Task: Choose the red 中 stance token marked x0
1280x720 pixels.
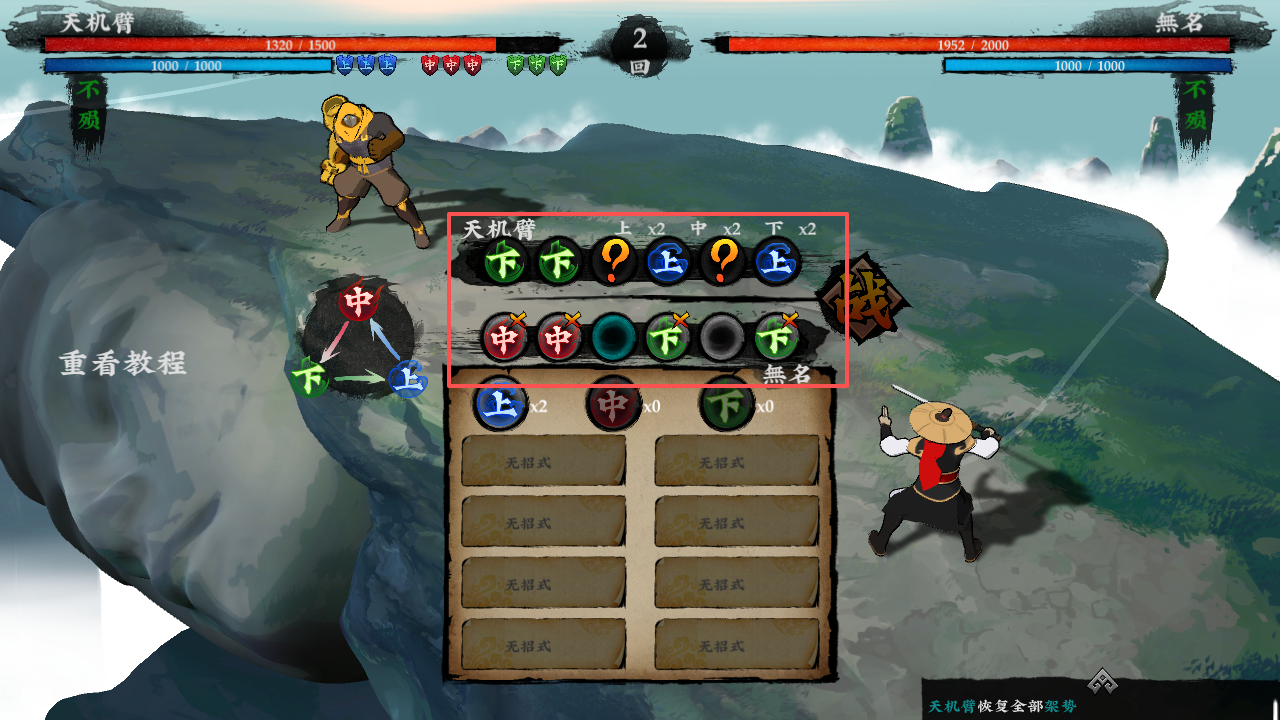Action: point(613,405)
